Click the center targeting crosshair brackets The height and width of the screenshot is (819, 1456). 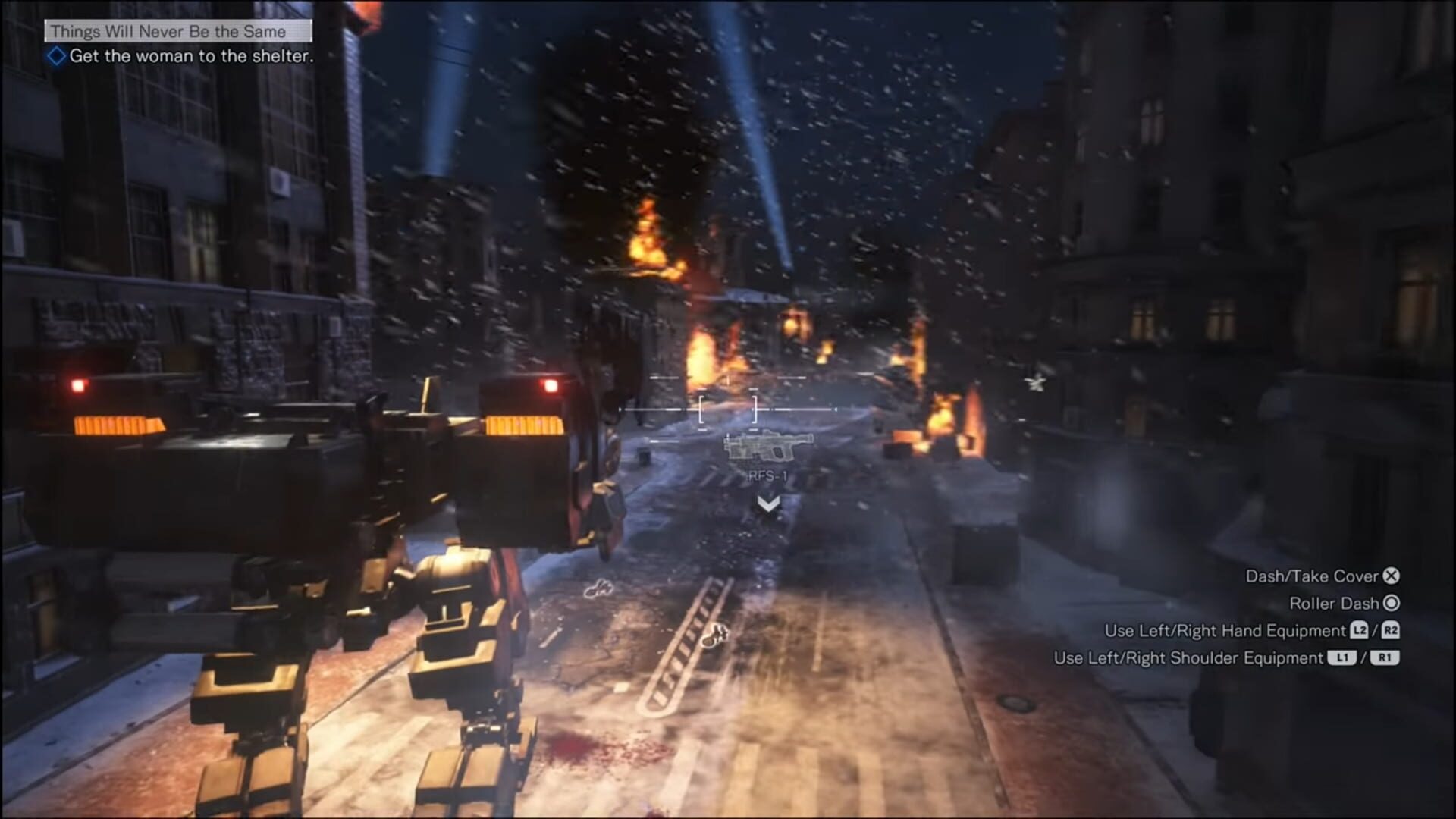click(729, 409)
